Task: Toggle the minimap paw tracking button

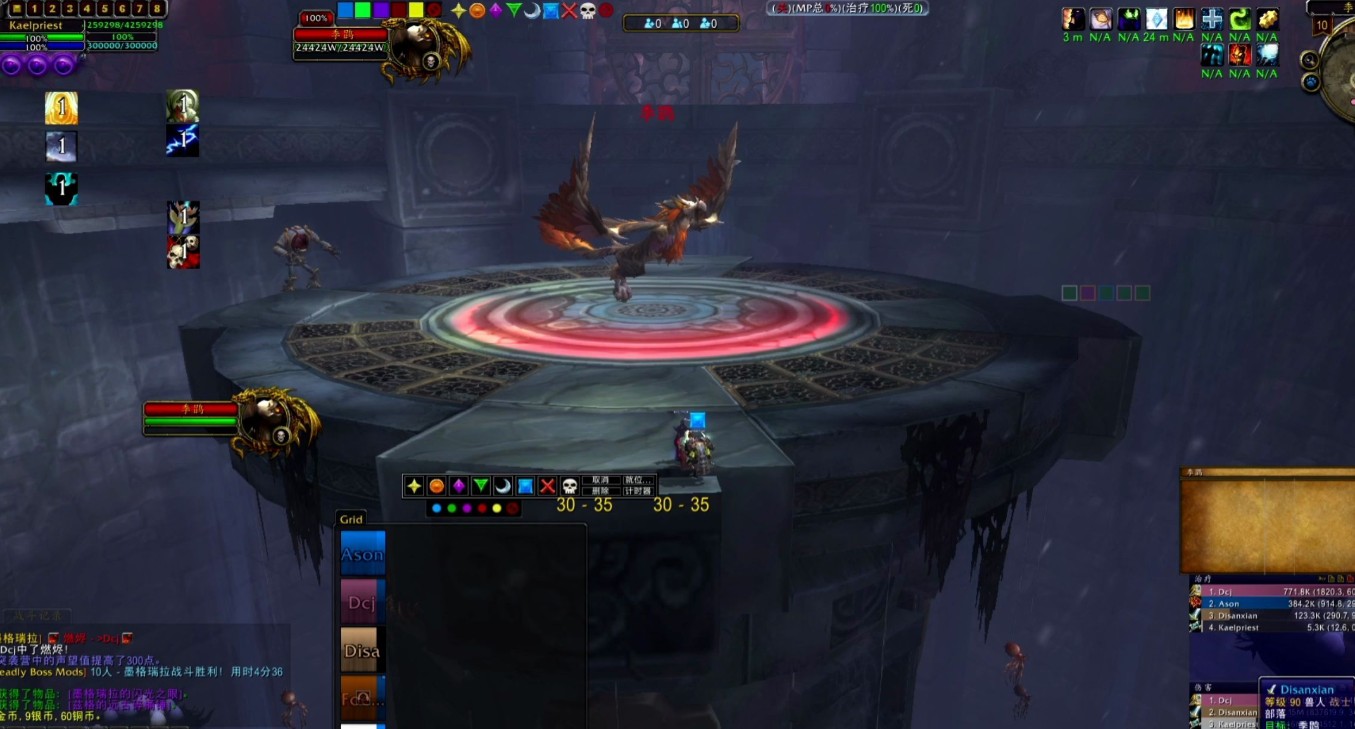Action: (x=1311, y=82)
